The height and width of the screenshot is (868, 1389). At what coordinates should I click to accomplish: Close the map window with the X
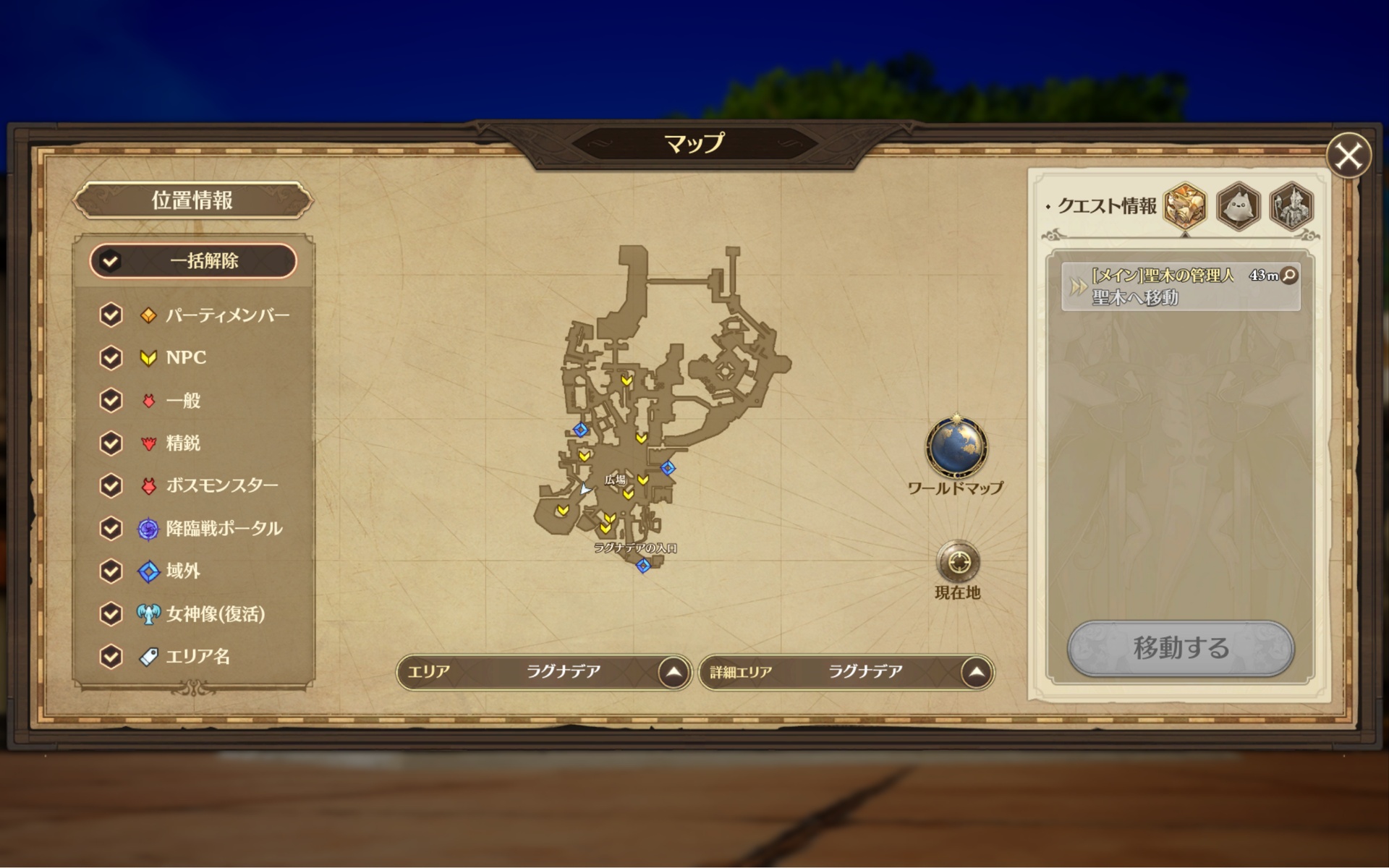[1348, 156]
